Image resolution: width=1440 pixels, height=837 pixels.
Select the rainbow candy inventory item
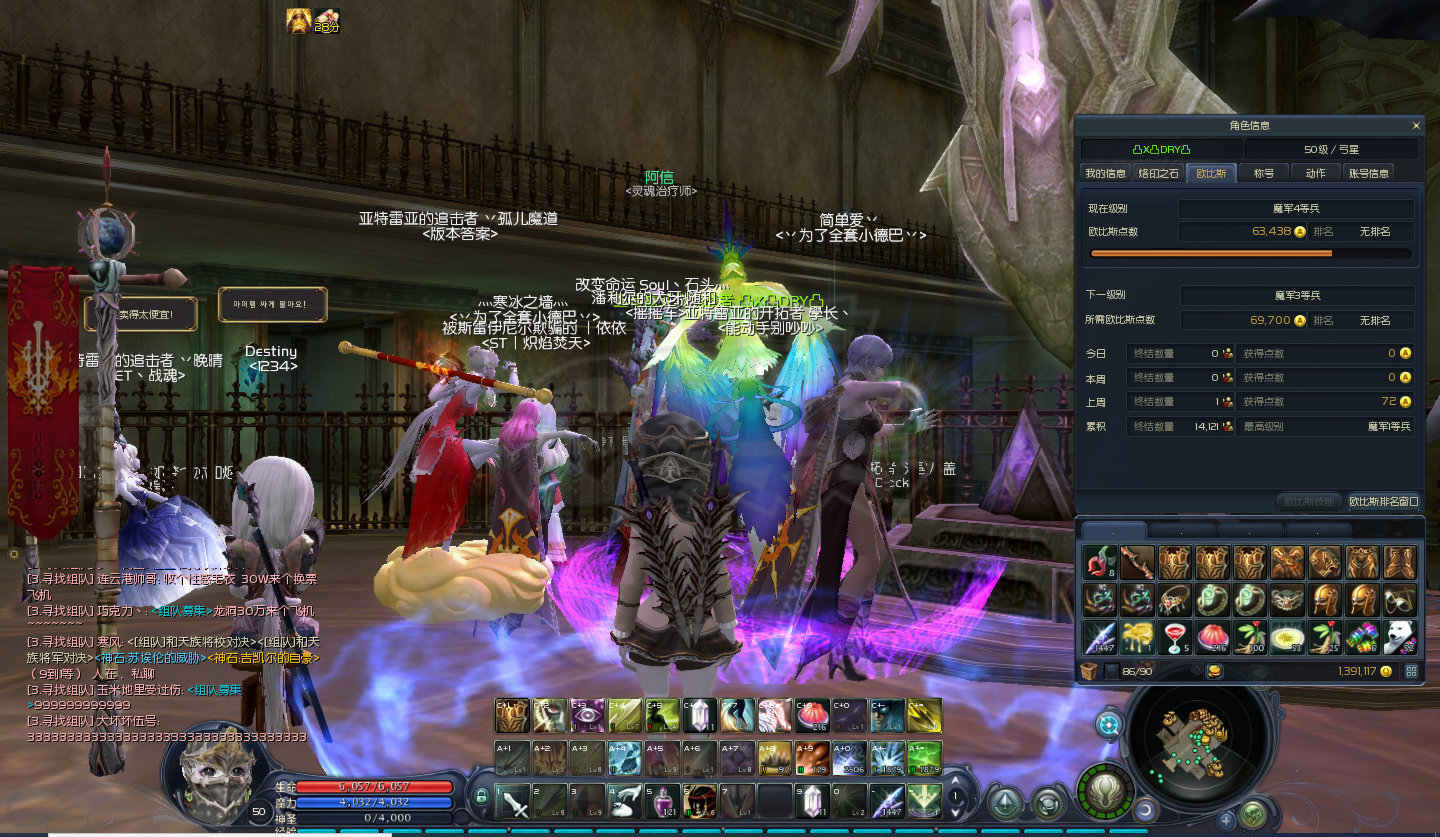coord(1362,637)
